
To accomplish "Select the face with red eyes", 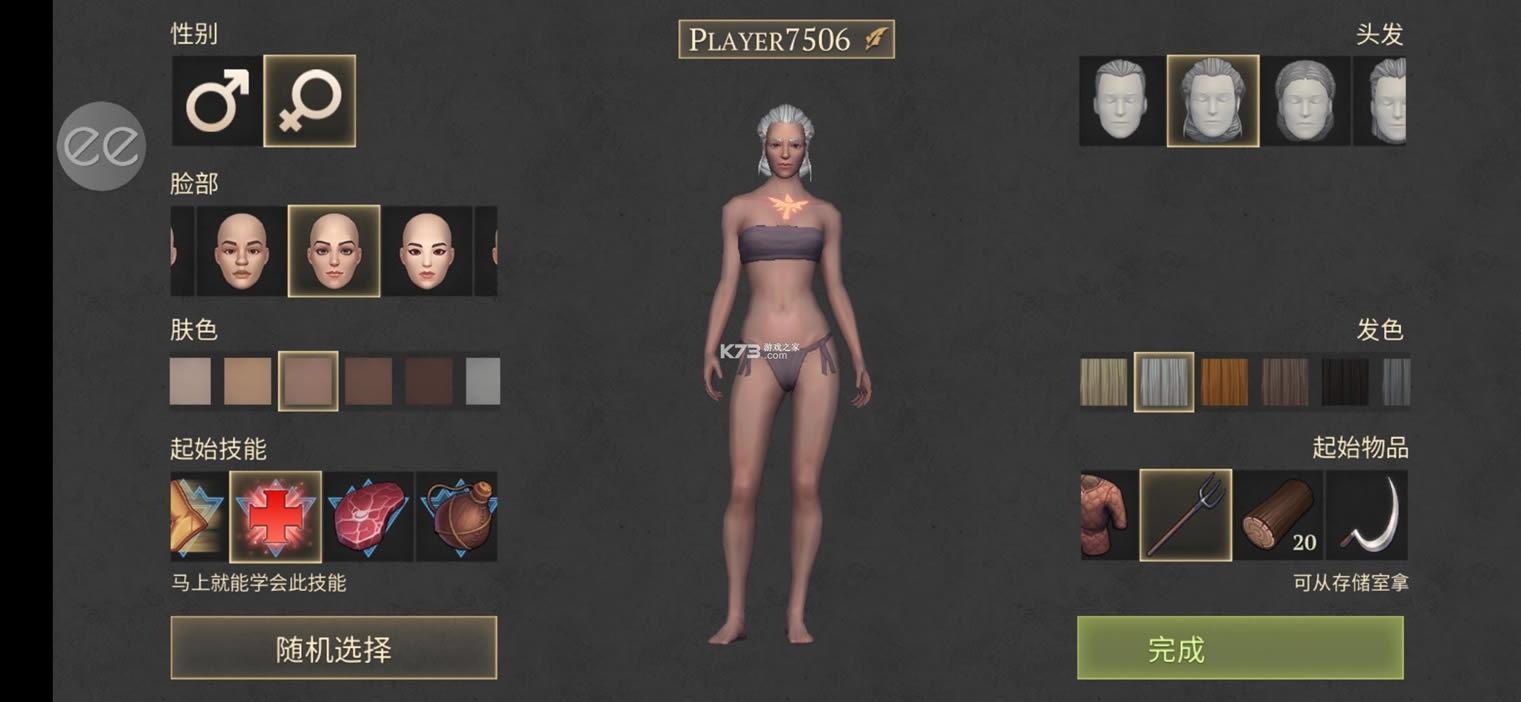I will click(427, 251).
